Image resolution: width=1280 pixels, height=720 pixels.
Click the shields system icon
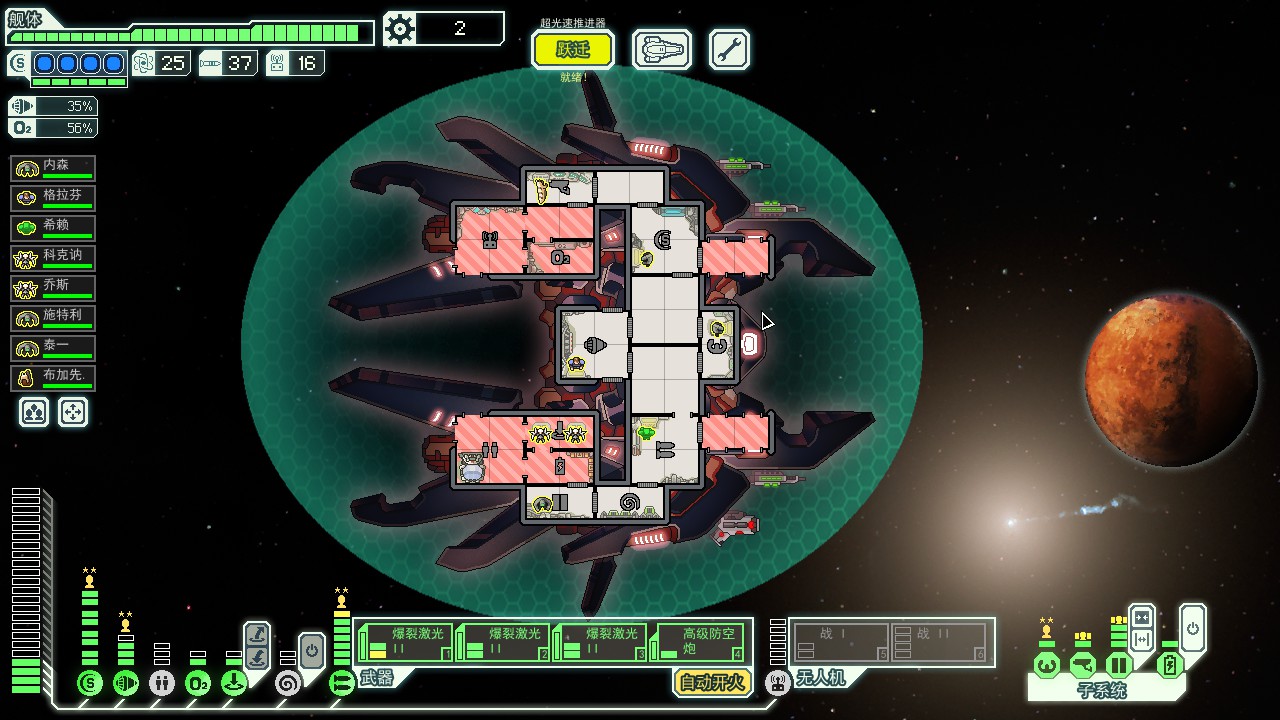point(90,683)
